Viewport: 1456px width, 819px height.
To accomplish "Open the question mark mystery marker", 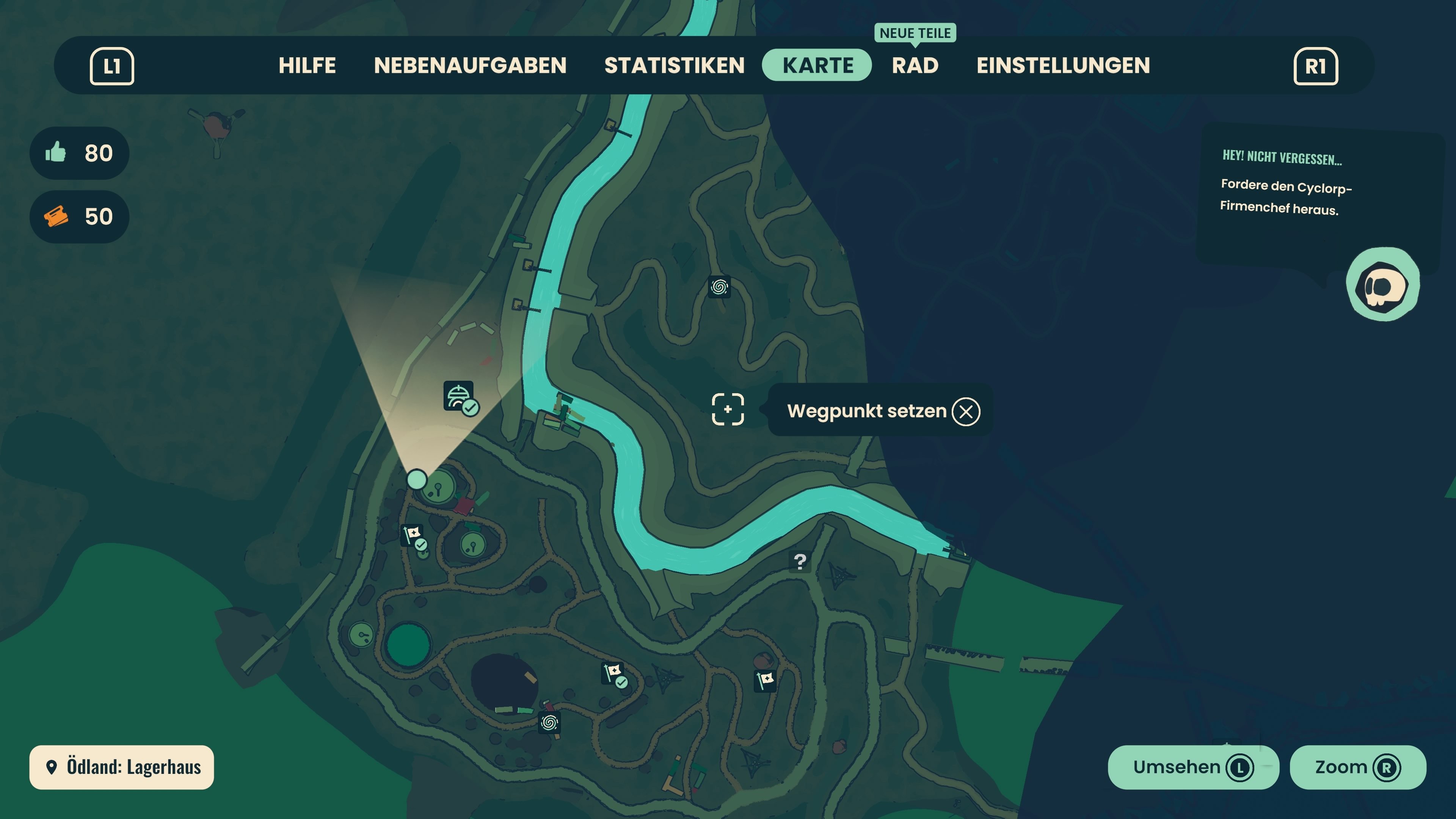I will (800, 562).
